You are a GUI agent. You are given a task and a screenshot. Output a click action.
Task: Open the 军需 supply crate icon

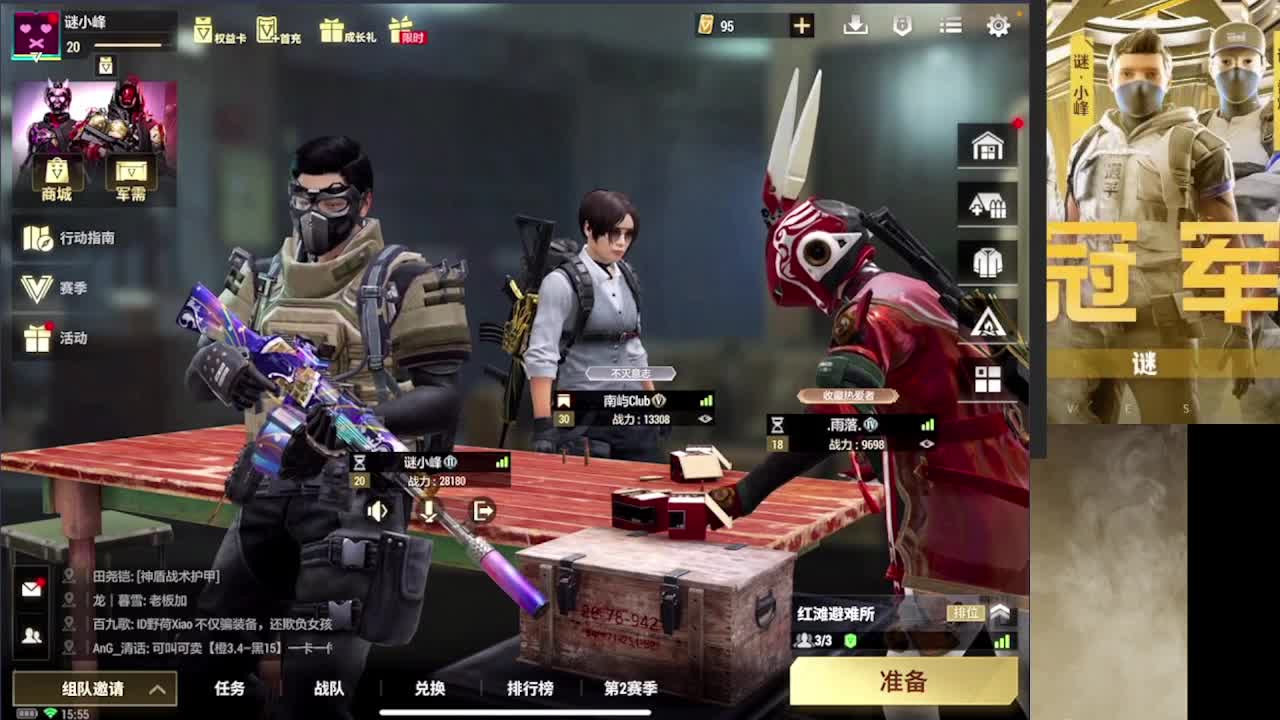coord(130,170)
